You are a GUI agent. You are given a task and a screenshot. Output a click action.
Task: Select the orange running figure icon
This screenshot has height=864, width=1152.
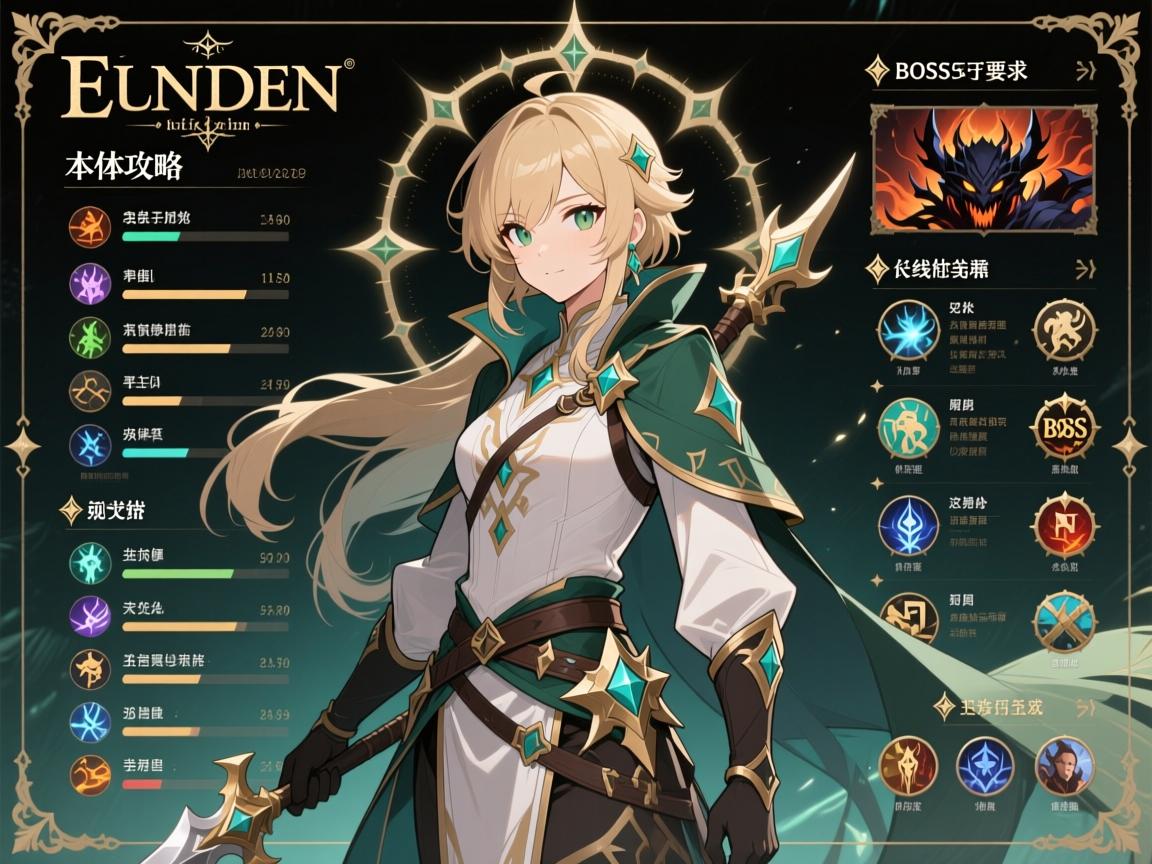click(89, 227)
